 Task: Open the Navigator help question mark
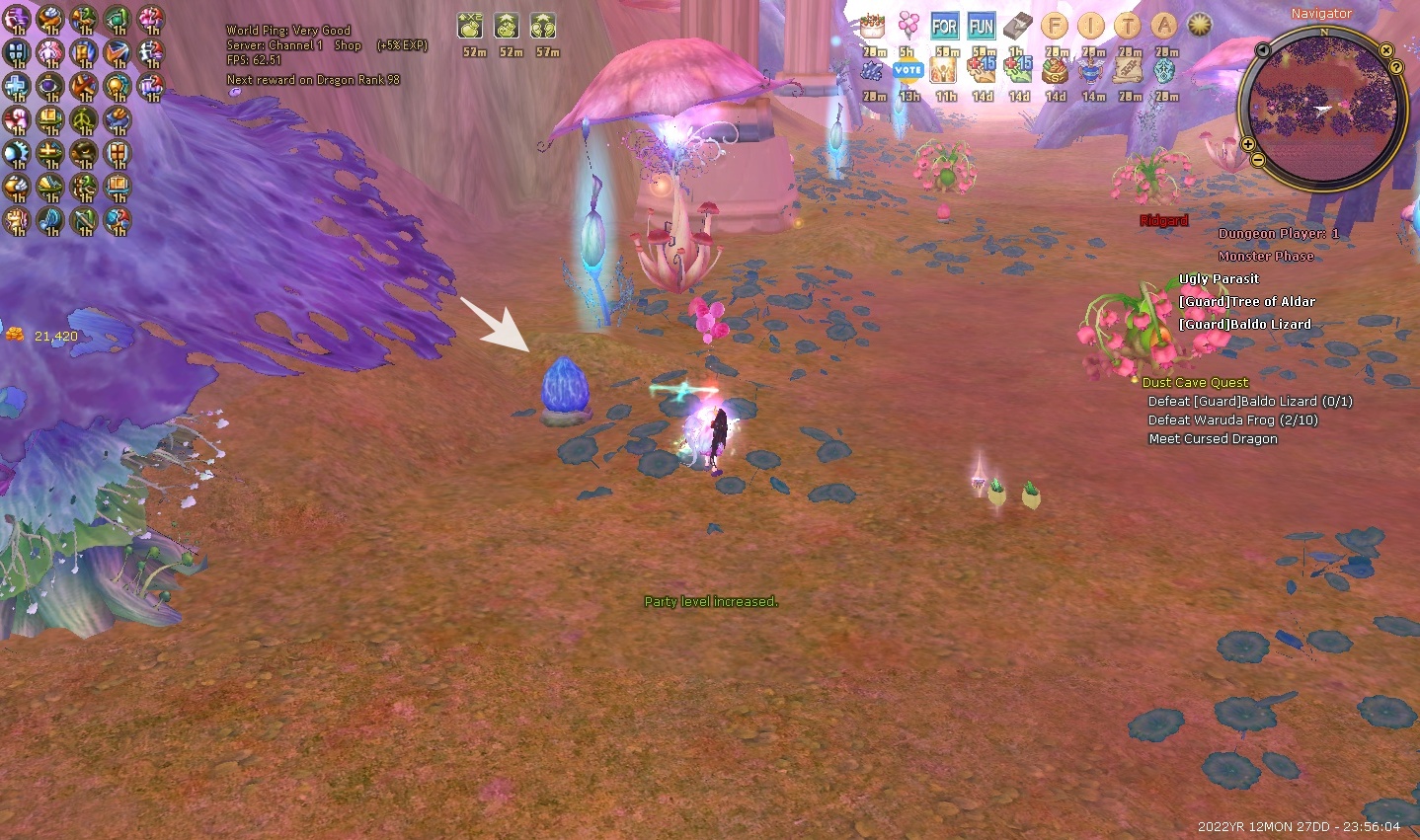pyautogui.click(x=1396, y=67)
